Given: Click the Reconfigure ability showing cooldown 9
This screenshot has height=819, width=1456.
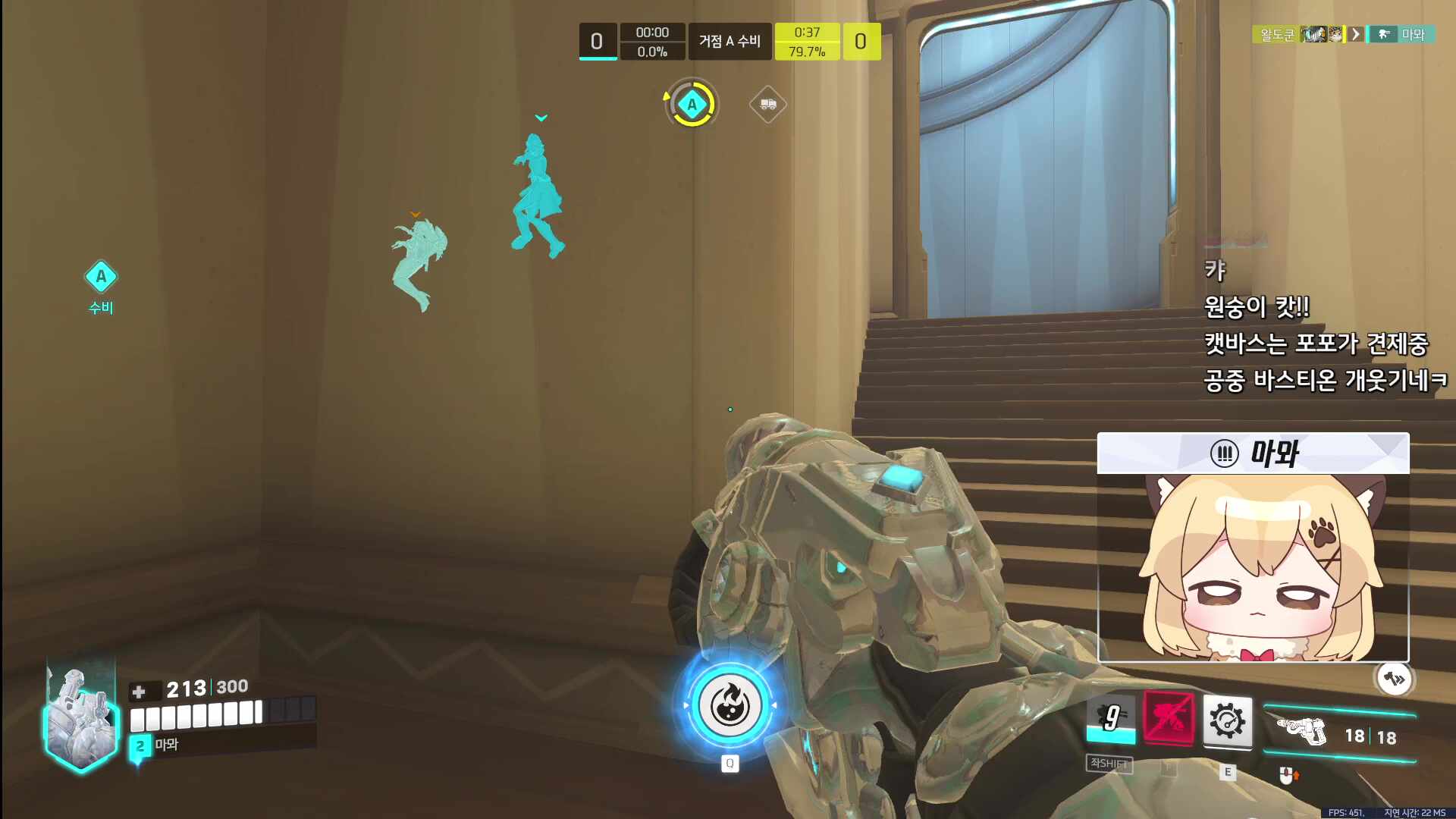Looking at the screenshot, I should [x=1111, y=717].
